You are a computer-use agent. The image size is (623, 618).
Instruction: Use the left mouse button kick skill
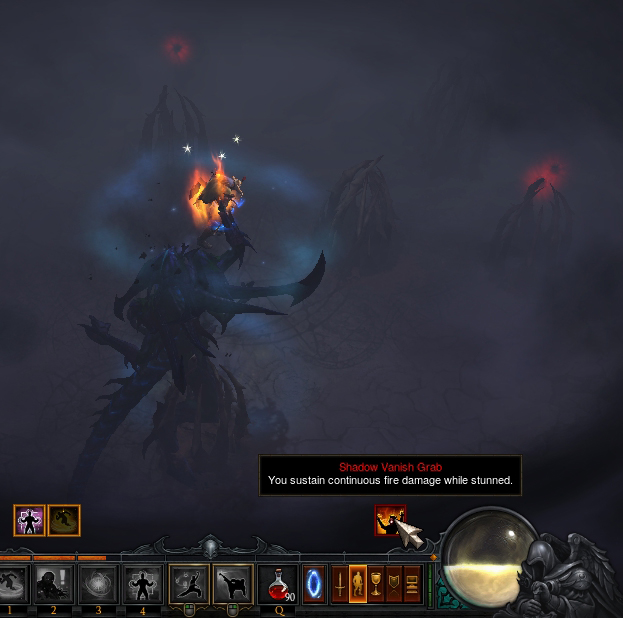pyautogui.click(x=189, y=583)
